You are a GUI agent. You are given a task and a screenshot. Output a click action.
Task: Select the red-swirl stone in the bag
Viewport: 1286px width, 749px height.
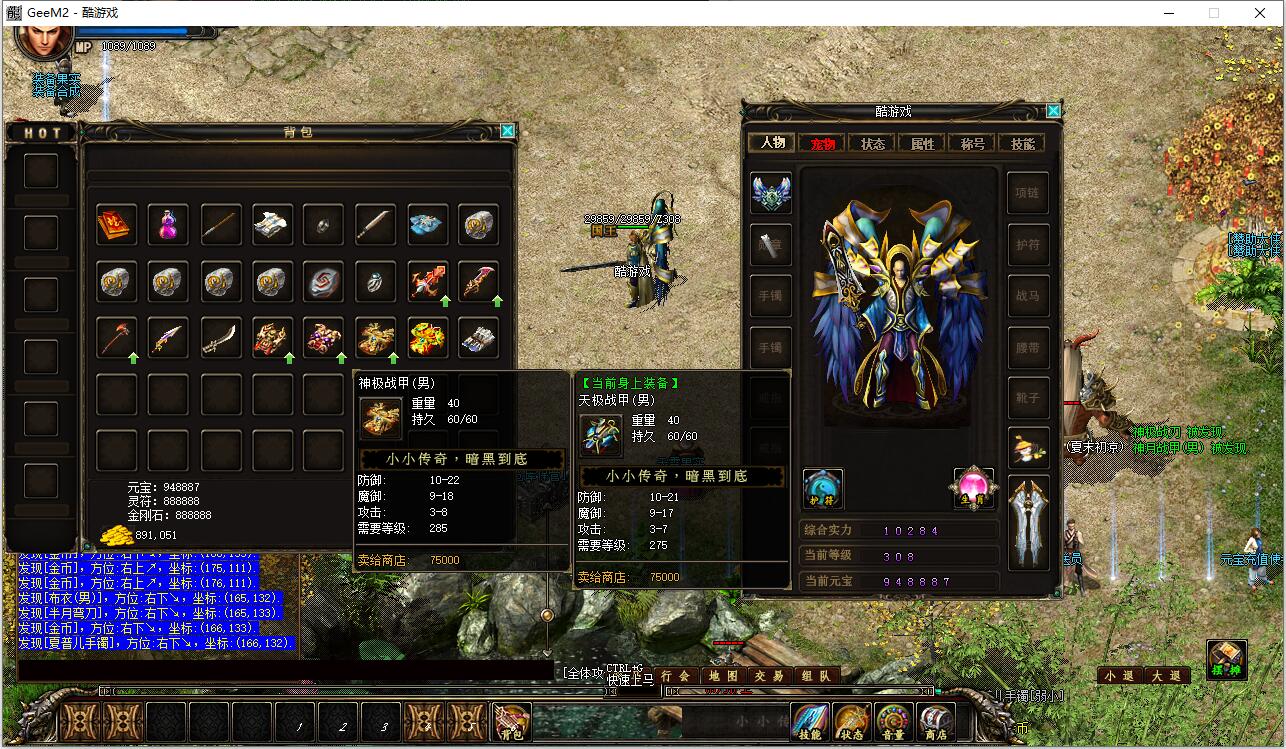pos(324,283)
